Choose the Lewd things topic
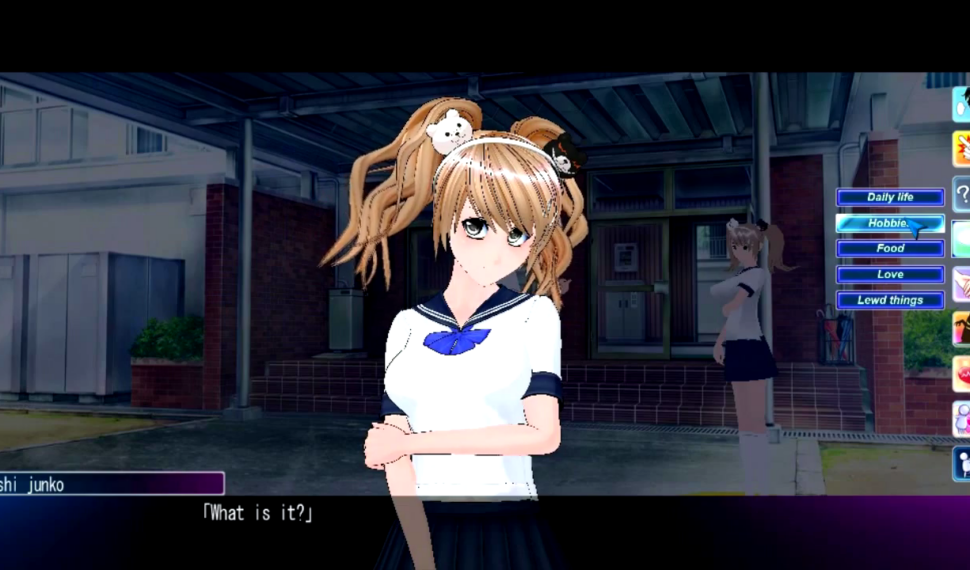 pos(890,300)
